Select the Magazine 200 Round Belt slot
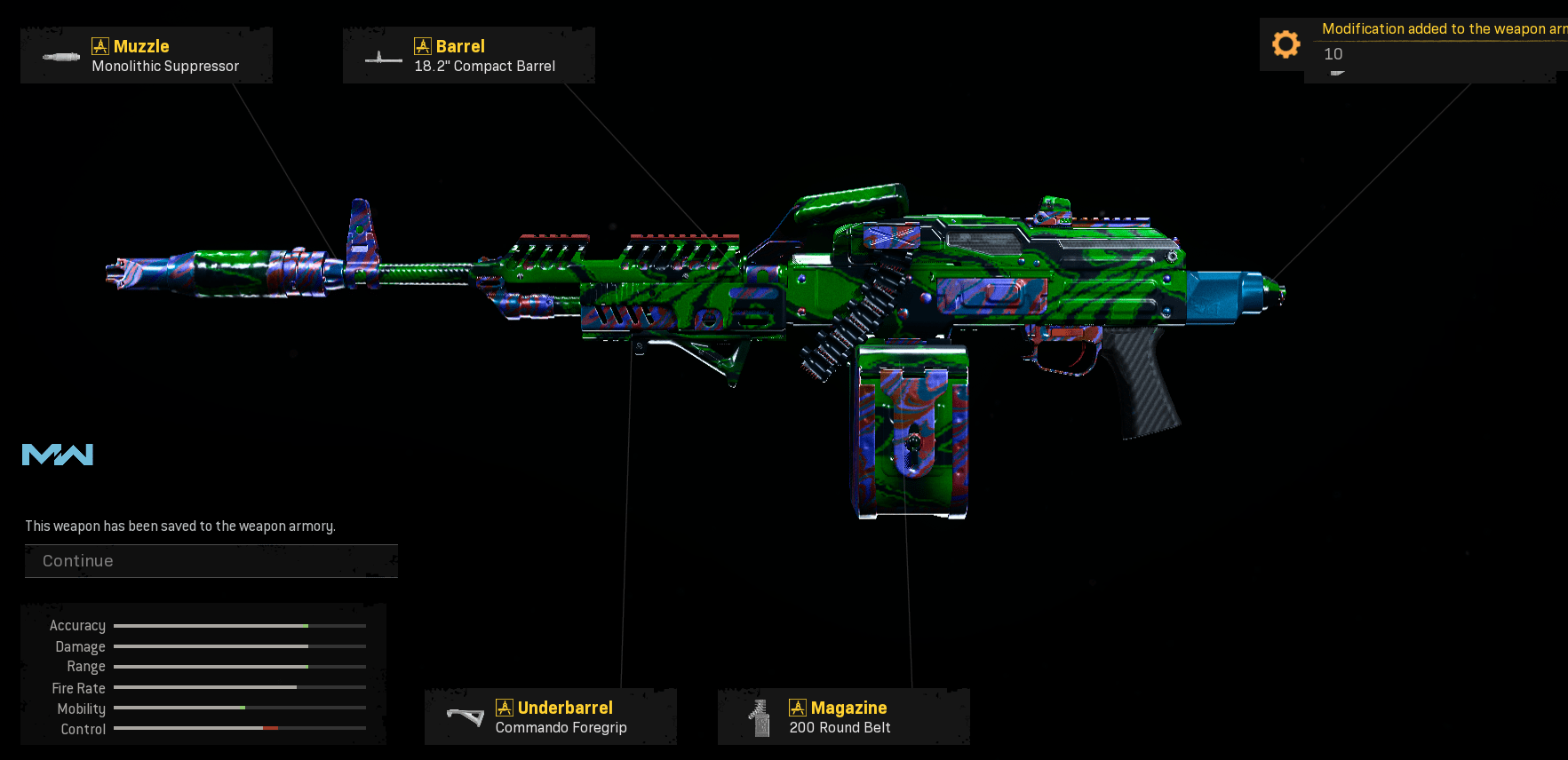Image resolution: width=1568 pixels, height=760 pixels. [843, 716]
